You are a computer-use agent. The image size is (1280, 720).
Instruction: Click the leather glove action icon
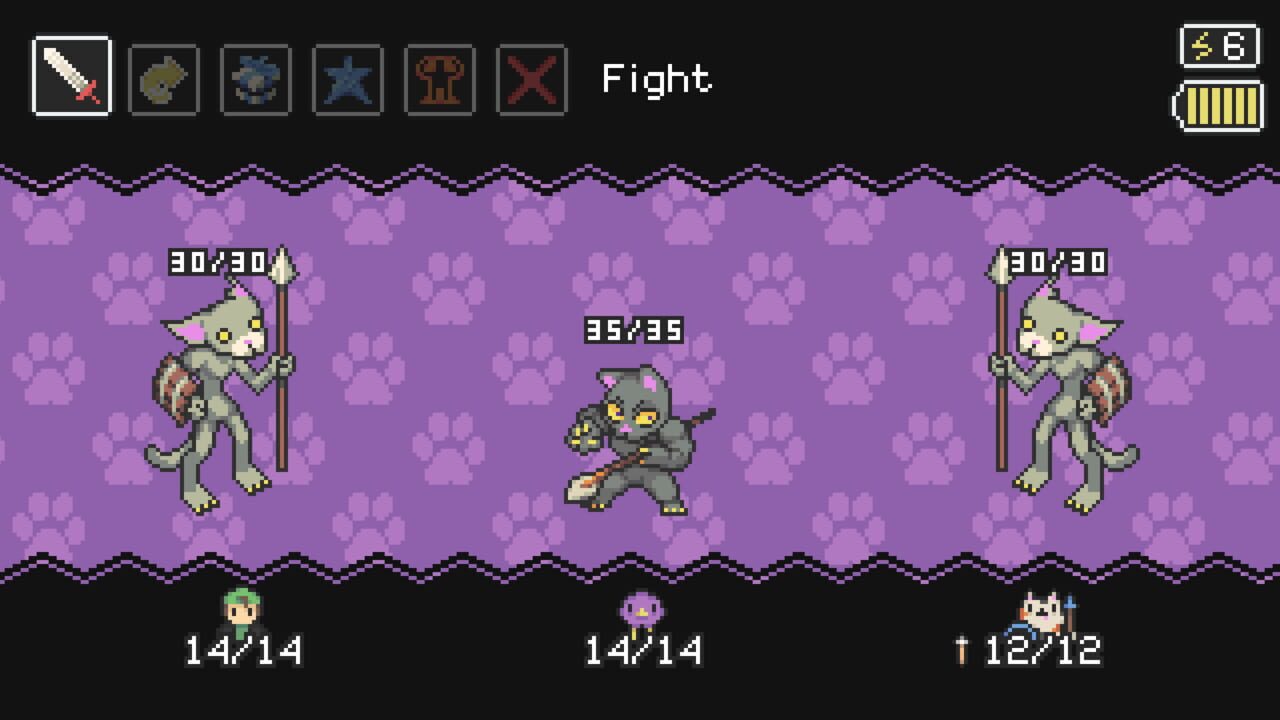click(x=163, y=81)
